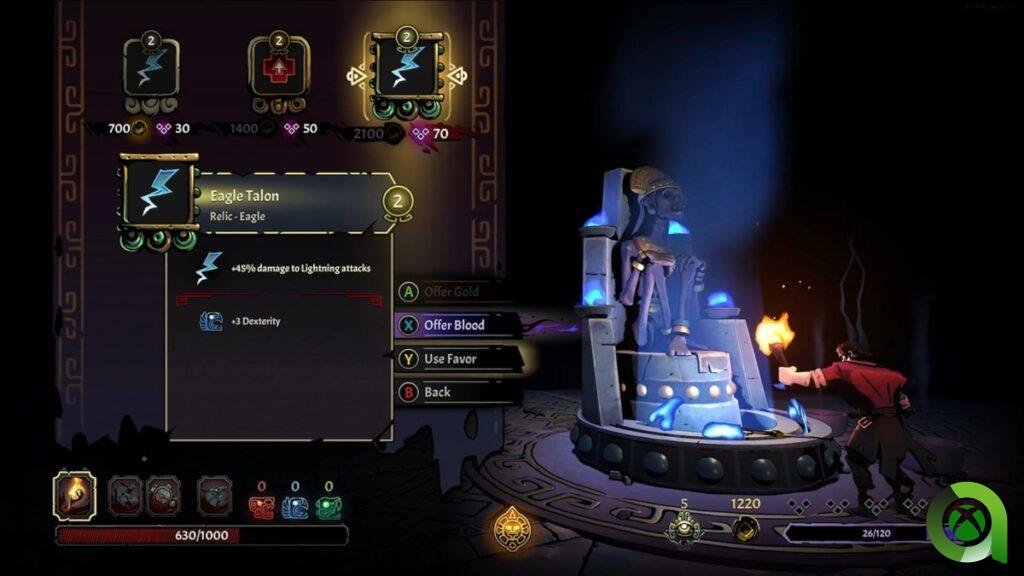Viewport: 1024px width, 576px height.
Task: Choose the Offer Gold option
Action: click(452, 292)
